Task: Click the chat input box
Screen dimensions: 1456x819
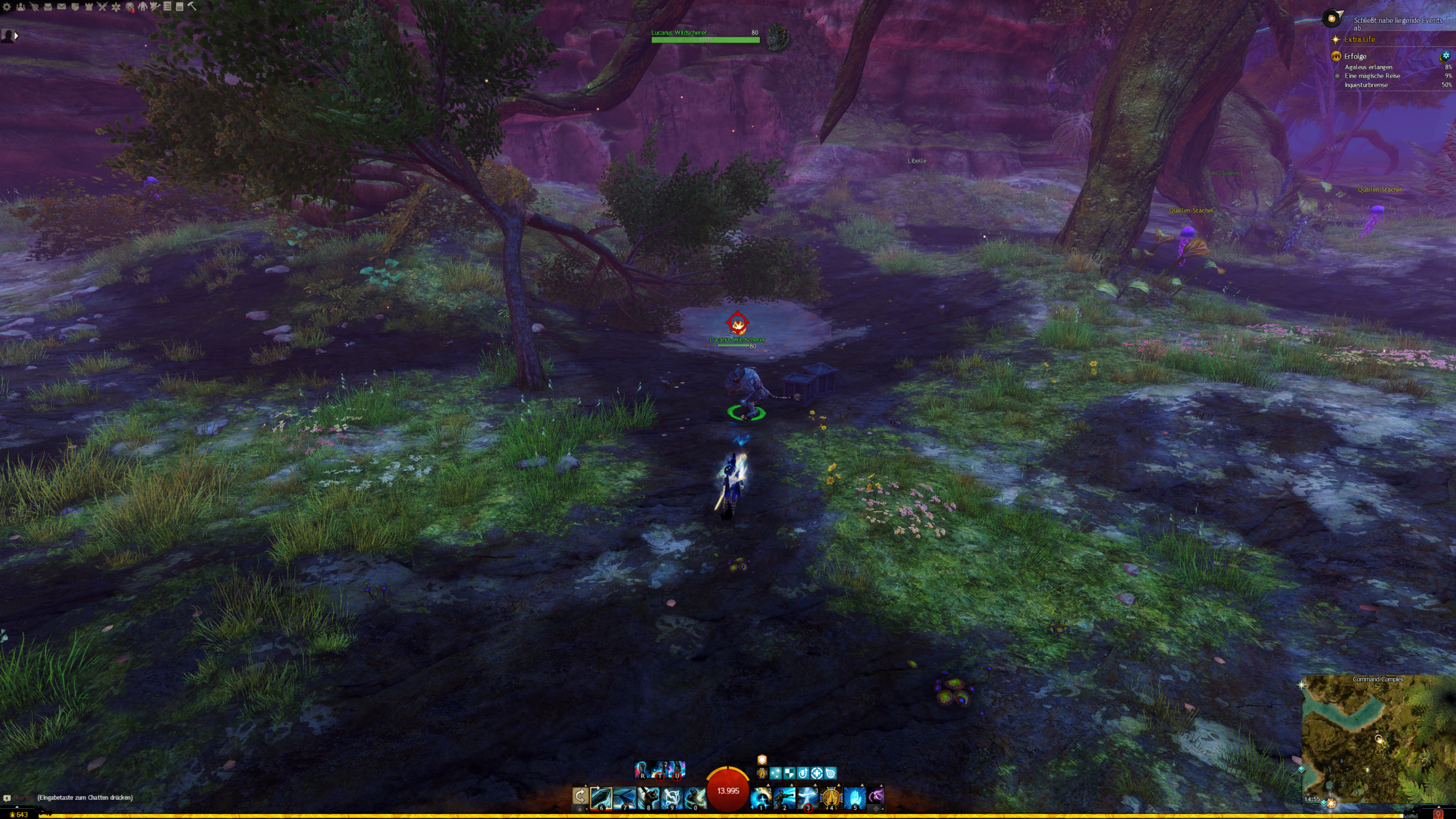Action: tap(85, 797)
